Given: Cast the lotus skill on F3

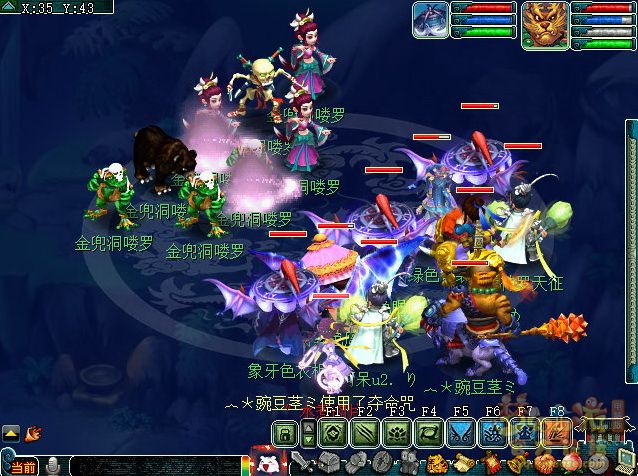Looking at the screenshot, I should [397, 433].
